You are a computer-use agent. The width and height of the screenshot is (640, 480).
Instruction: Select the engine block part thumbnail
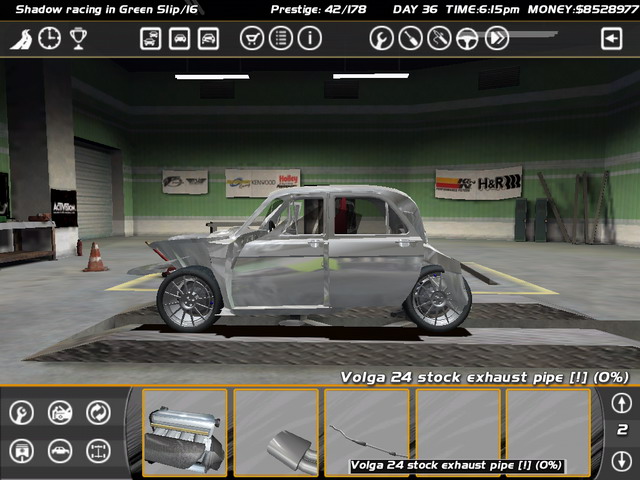pyautogui.click(x=184, y=431)
